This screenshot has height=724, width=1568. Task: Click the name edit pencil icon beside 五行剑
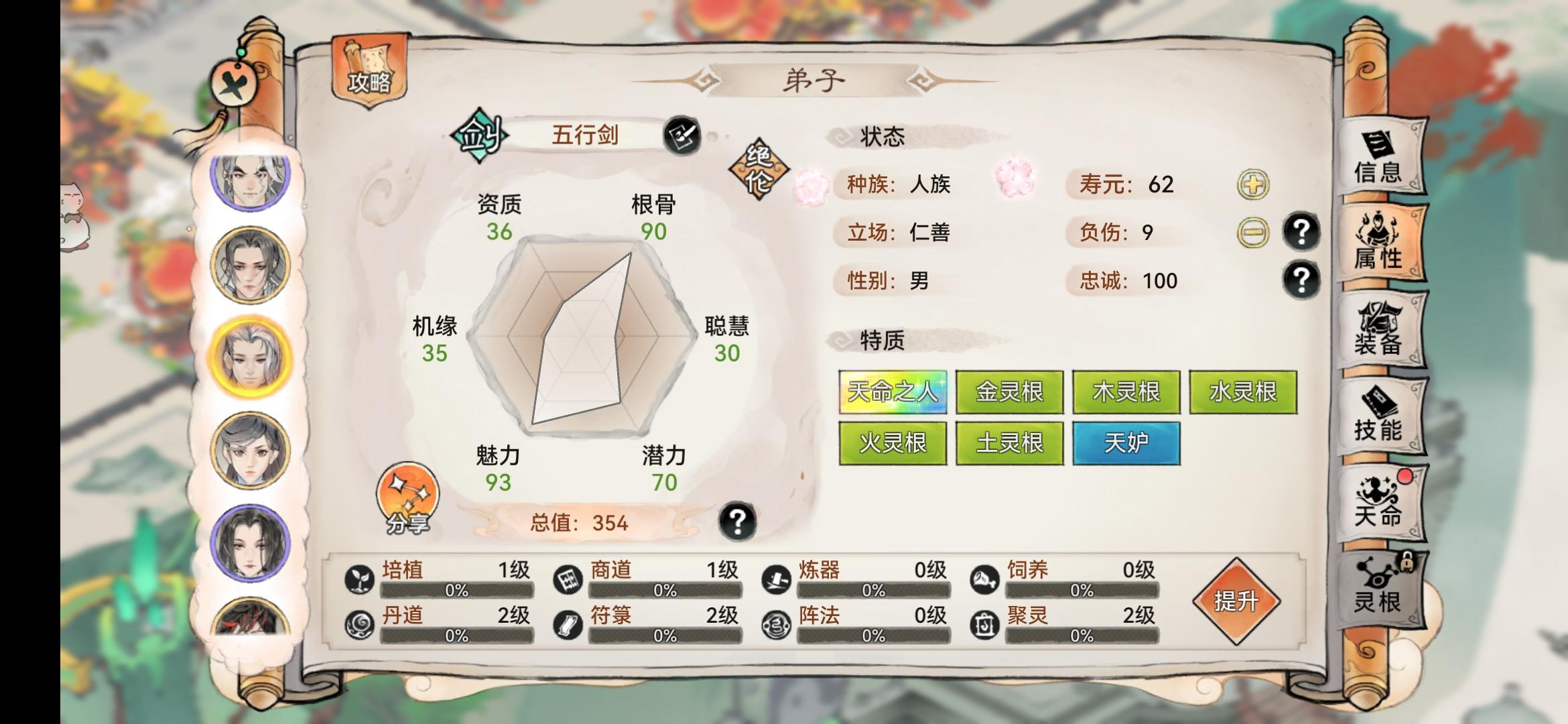coord(683,135)
